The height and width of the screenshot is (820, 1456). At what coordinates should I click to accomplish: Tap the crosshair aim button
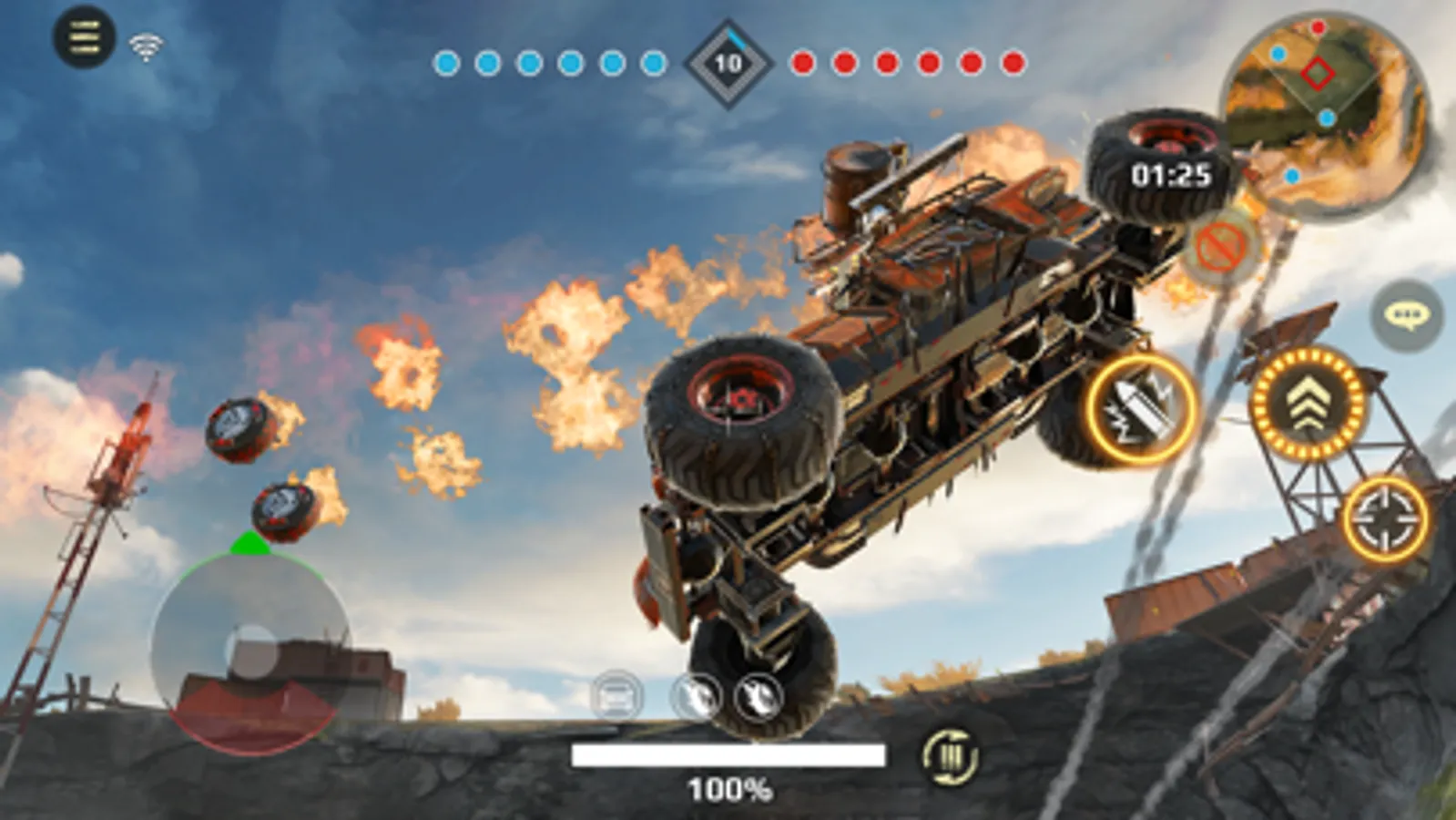tap(1386, 518)
